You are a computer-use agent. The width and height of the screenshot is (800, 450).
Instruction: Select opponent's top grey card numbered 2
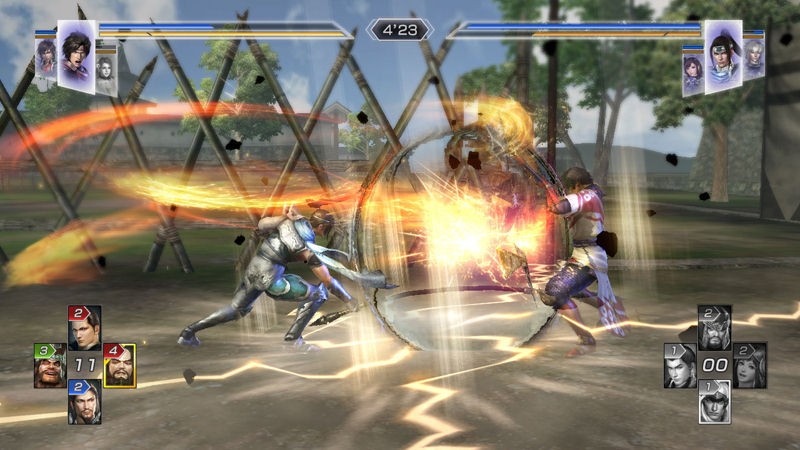[x=715, y=327]
